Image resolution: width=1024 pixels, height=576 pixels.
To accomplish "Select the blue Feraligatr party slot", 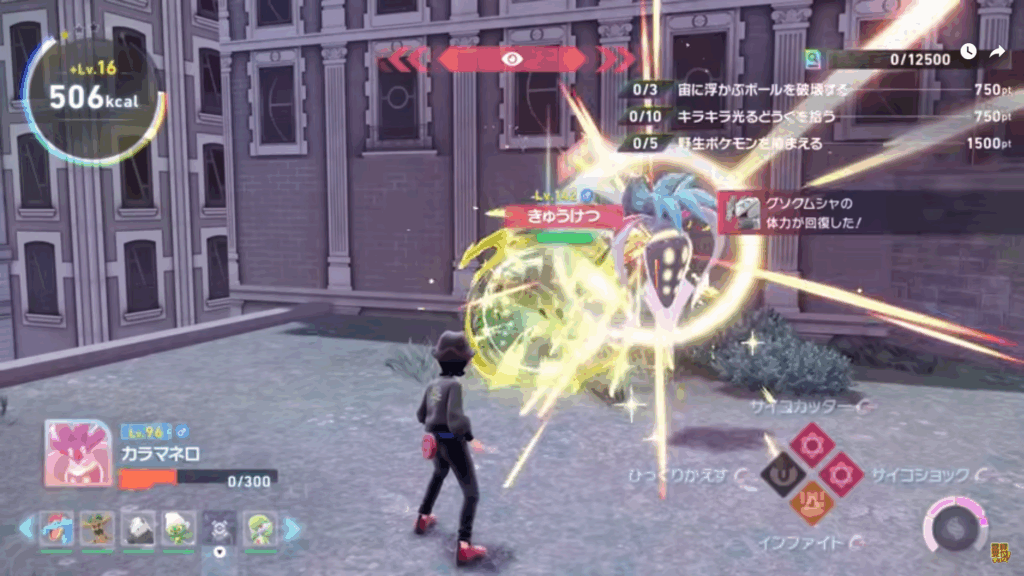I will tap(56, 529).
